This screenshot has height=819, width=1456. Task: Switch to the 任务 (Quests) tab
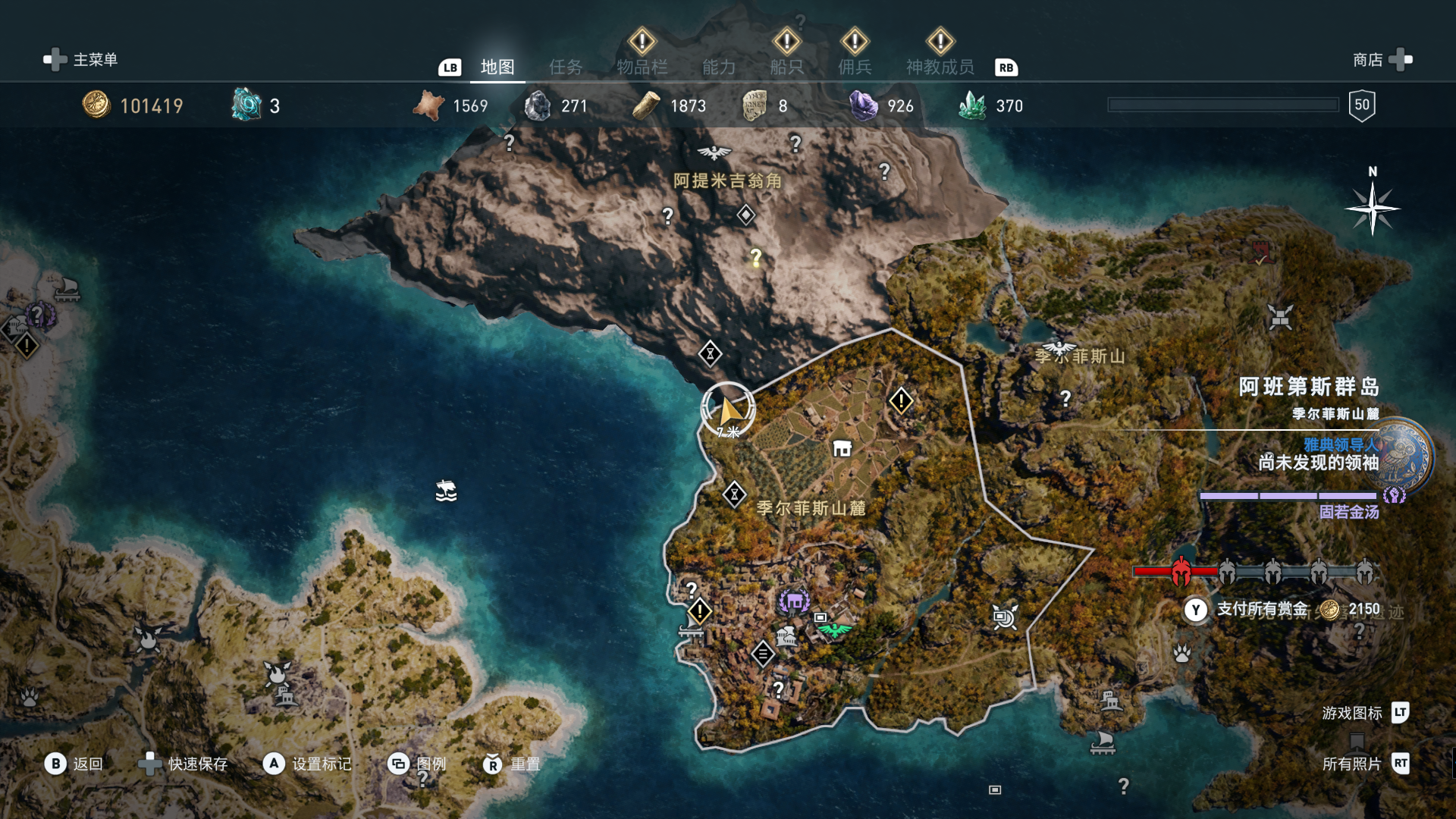566,67
